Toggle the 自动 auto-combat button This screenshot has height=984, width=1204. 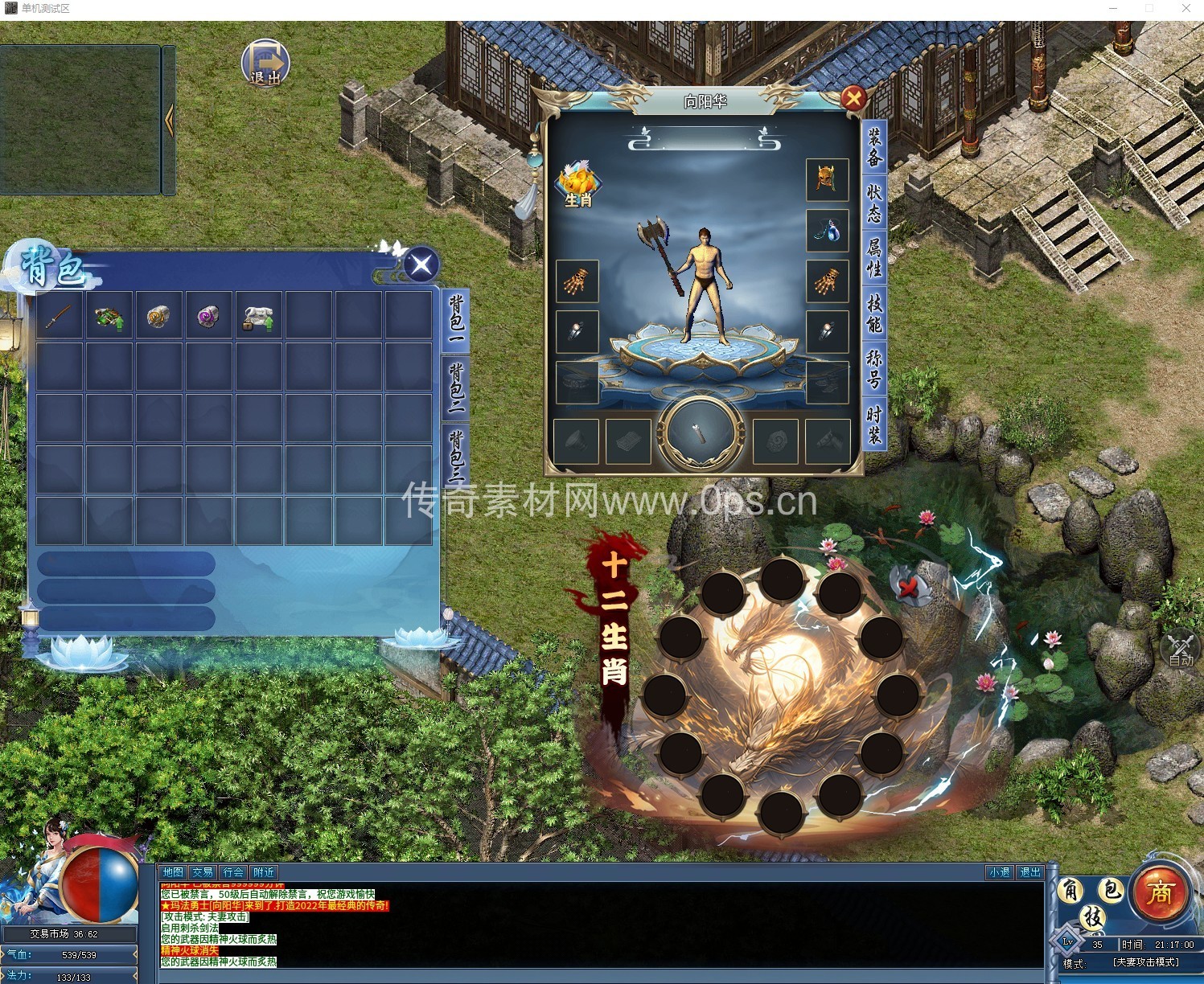1181,650
